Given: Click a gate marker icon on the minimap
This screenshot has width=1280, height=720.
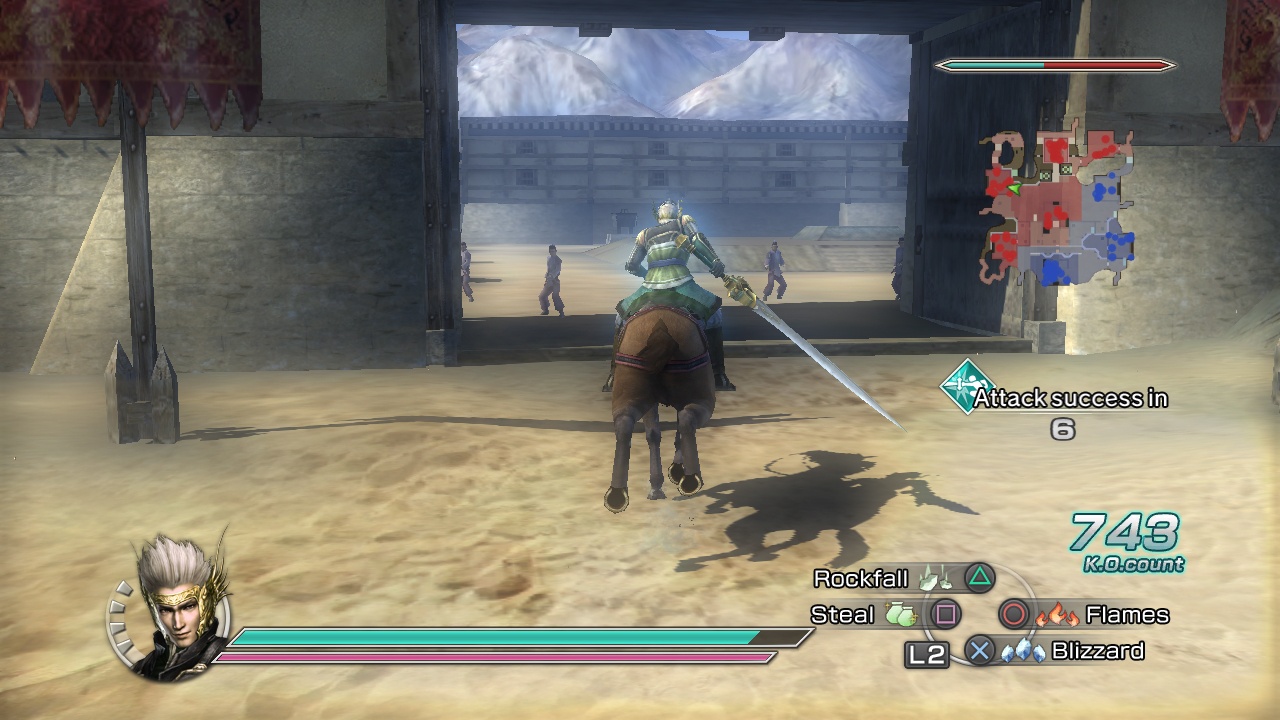Looking at the screenshot, I should click(x=1065, y=169).
